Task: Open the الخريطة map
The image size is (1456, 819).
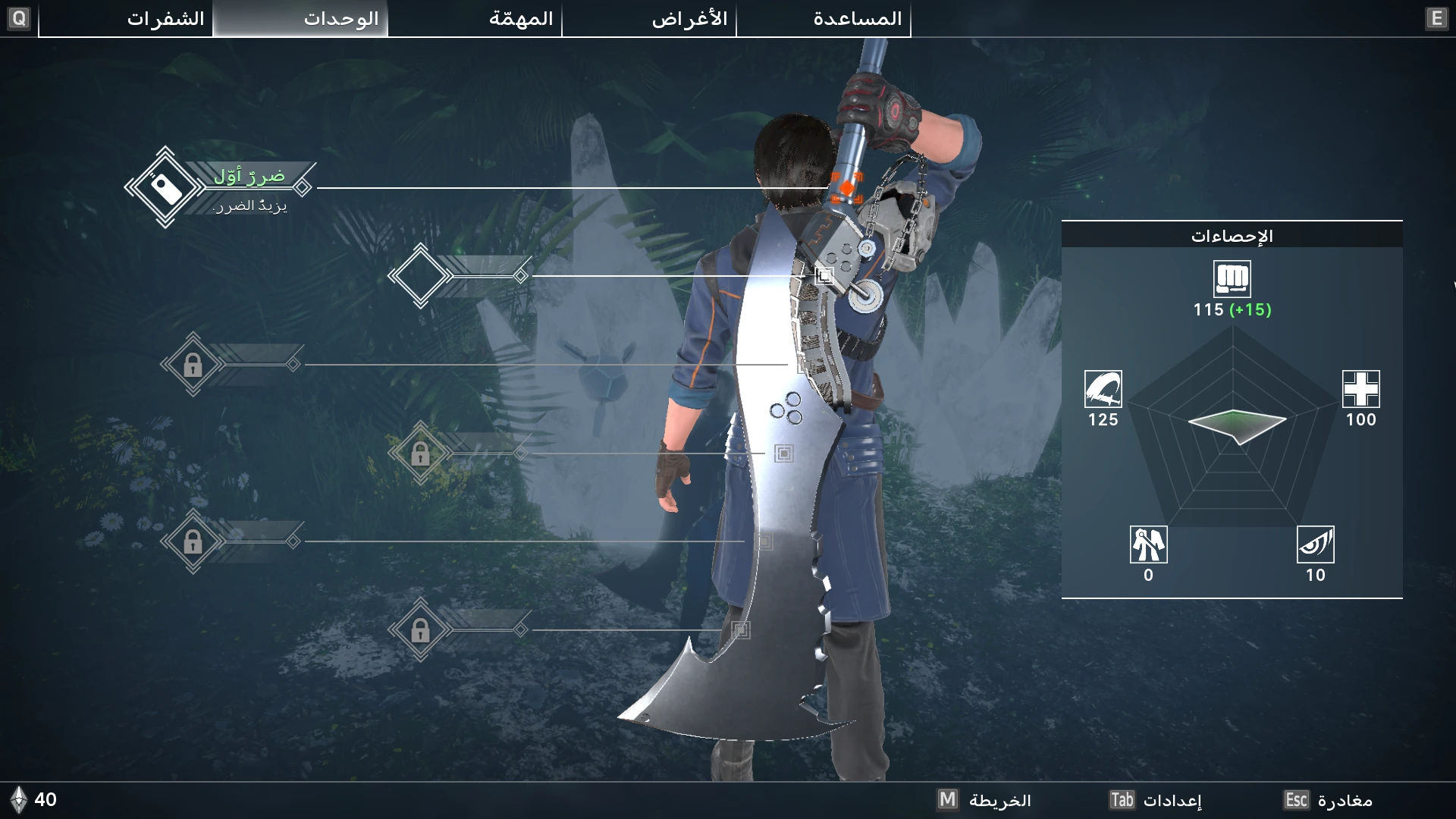Action: pyautogui.click(x=984, y=800)
